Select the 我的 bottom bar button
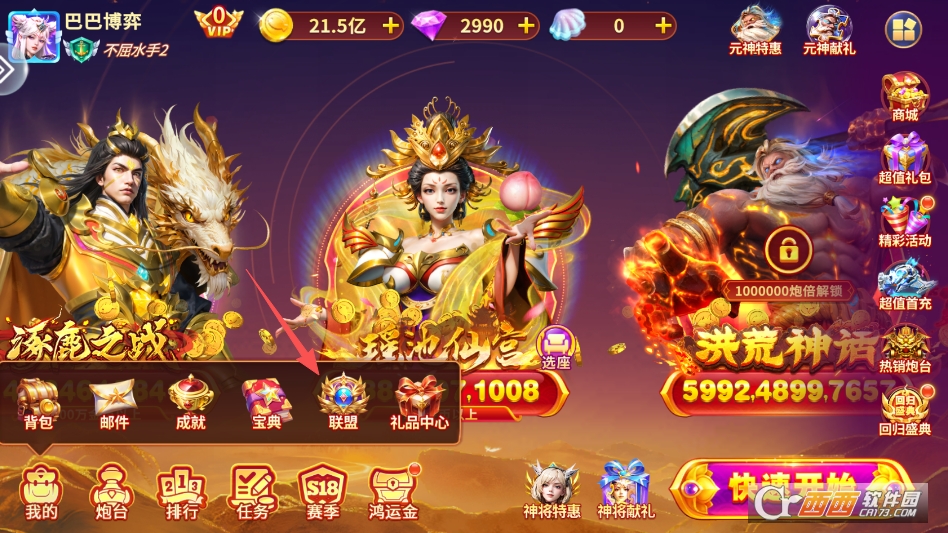This screenshot has height=533, width=948. (41, 492)
